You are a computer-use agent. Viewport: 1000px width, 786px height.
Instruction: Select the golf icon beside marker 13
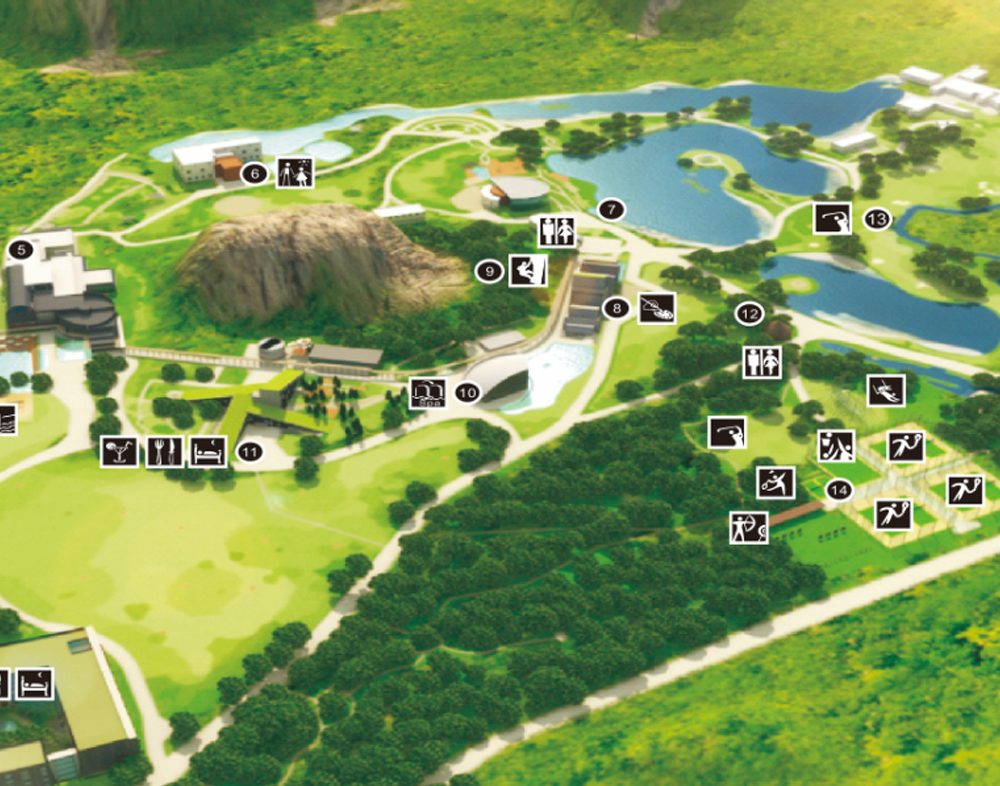[832, 217]
